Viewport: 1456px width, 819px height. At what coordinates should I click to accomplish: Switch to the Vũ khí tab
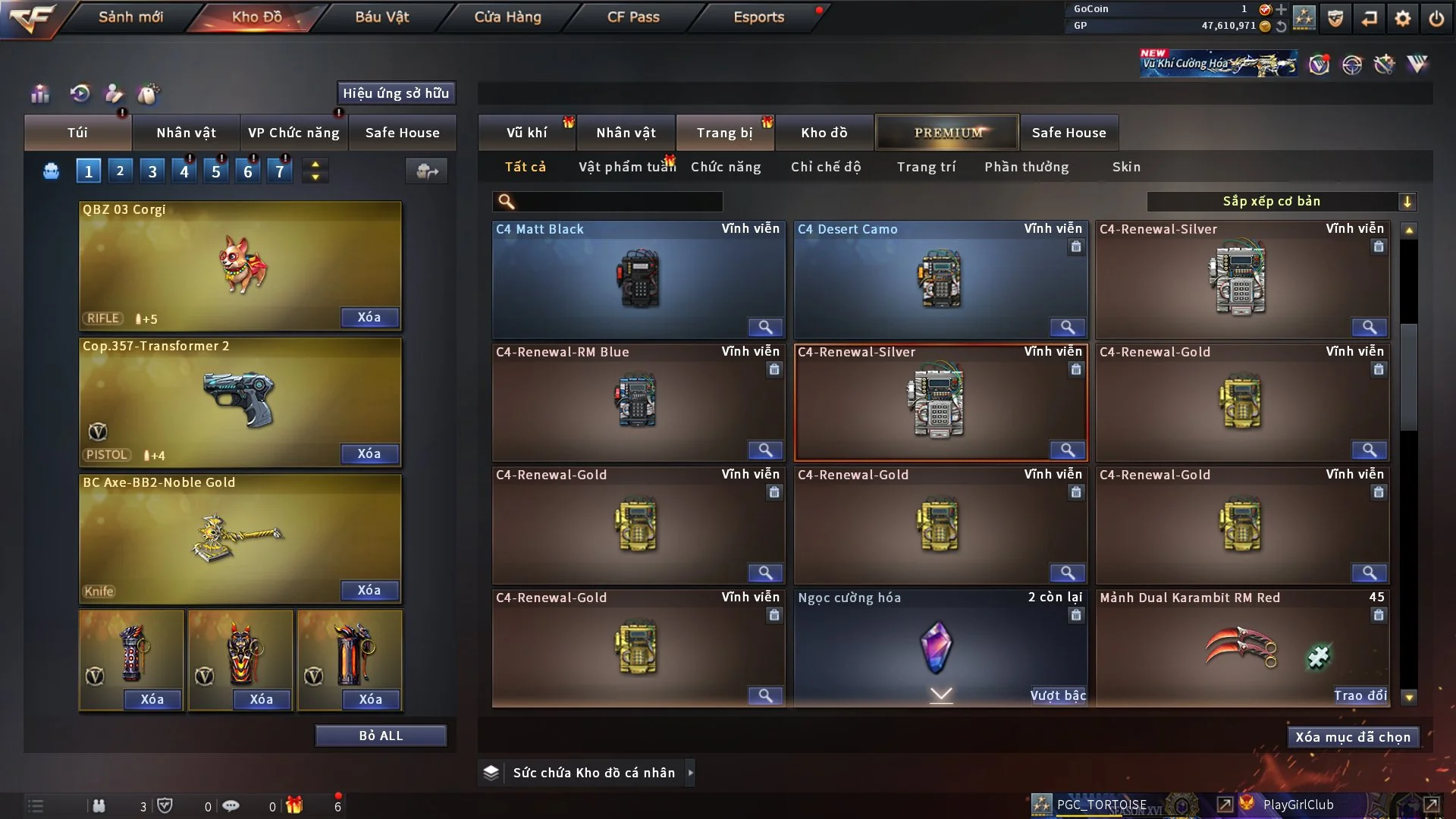click(x=526, y=133)
